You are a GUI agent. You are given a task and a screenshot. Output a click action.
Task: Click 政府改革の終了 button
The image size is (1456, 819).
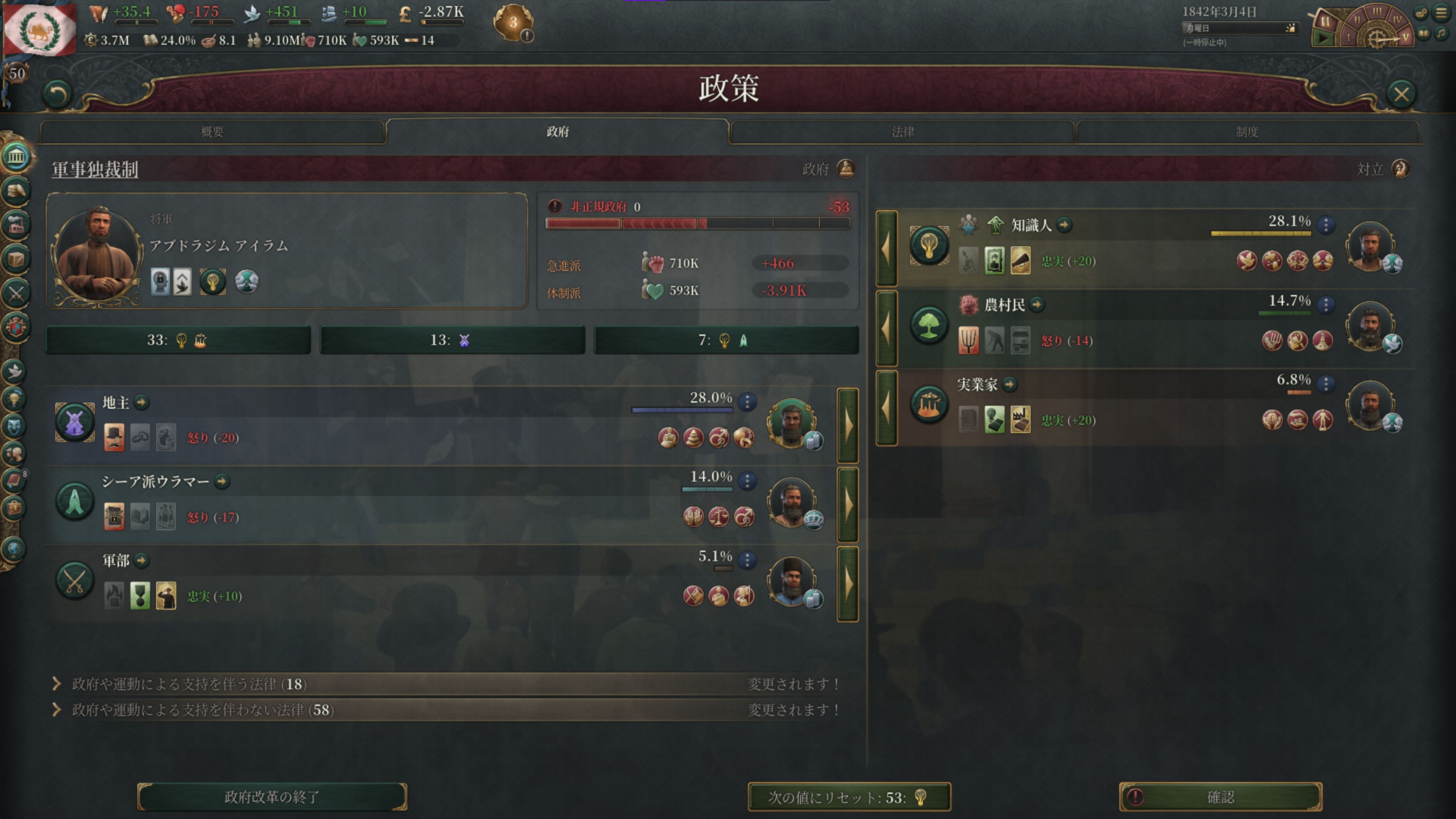tap(272, 796)
